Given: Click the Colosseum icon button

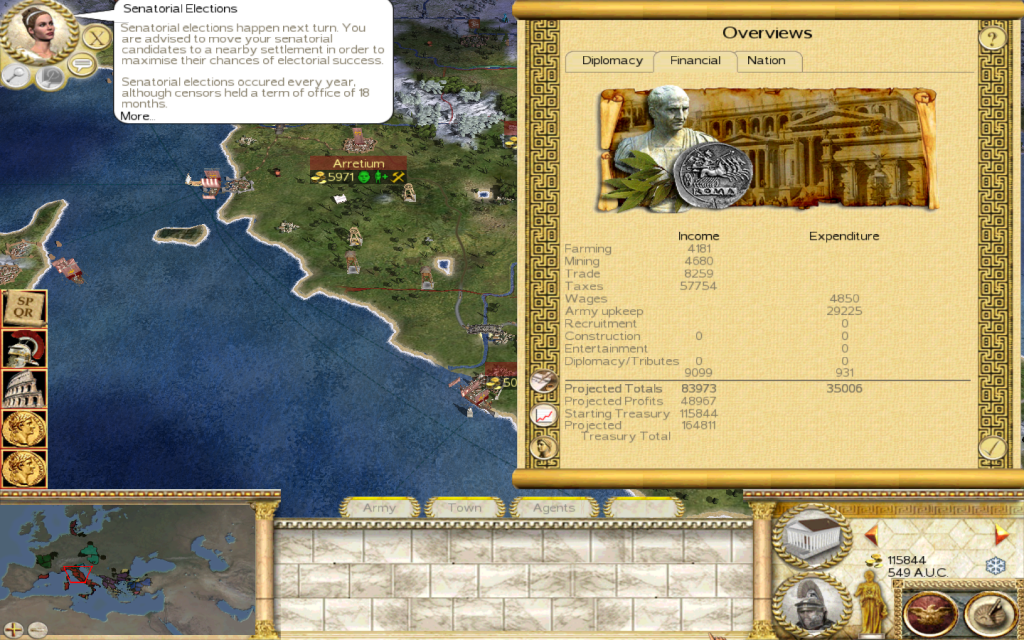Looking at the screenshot, I should pos(25,389).
